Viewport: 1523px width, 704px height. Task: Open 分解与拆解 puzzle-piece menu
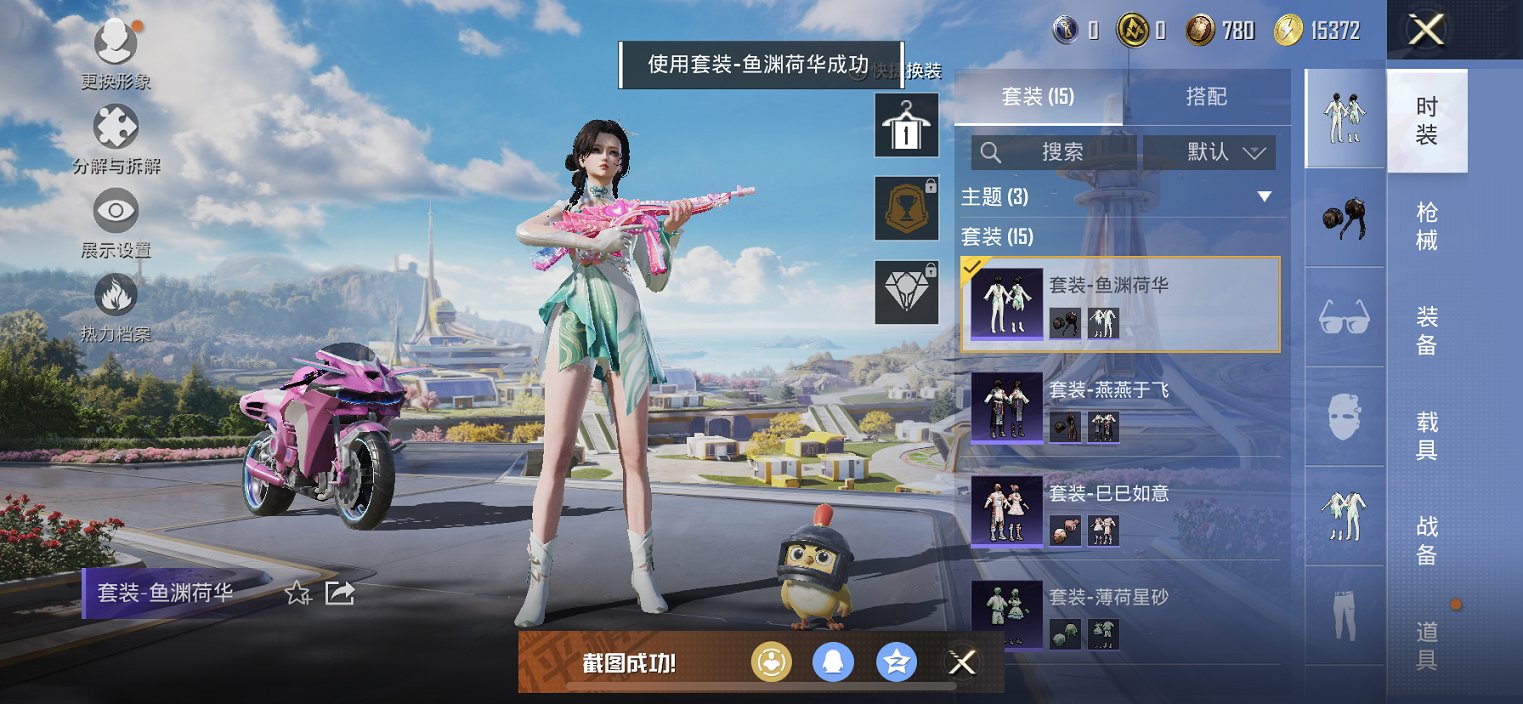pos(115,130)
